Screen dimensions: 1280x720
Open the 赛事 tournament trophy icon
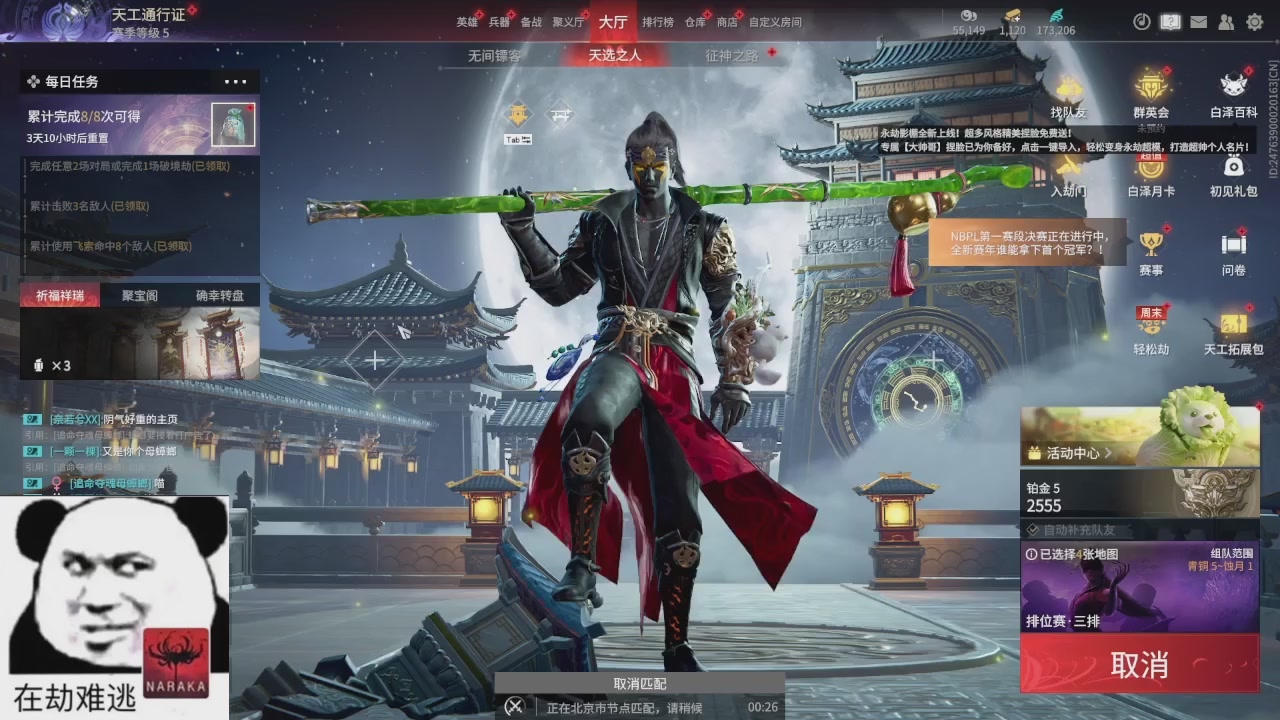click(x=1151, y=253)
